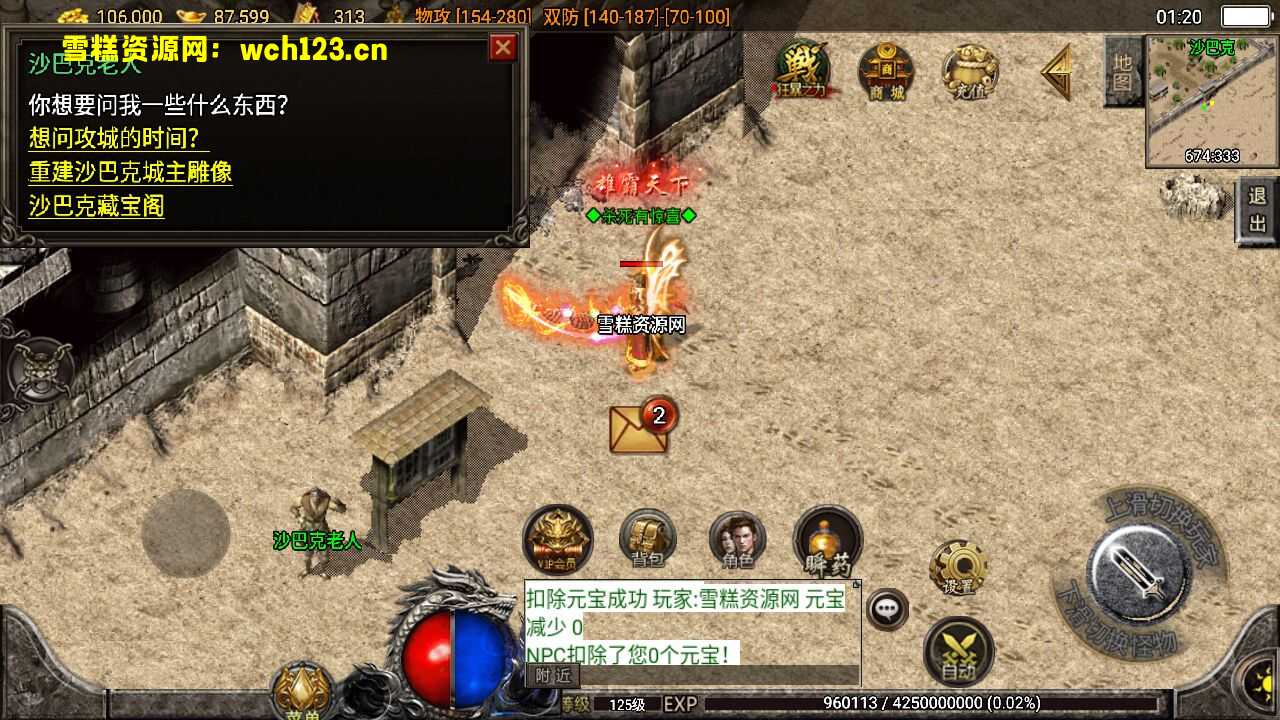Use the 瞬药 instant potion

point(827,542)
